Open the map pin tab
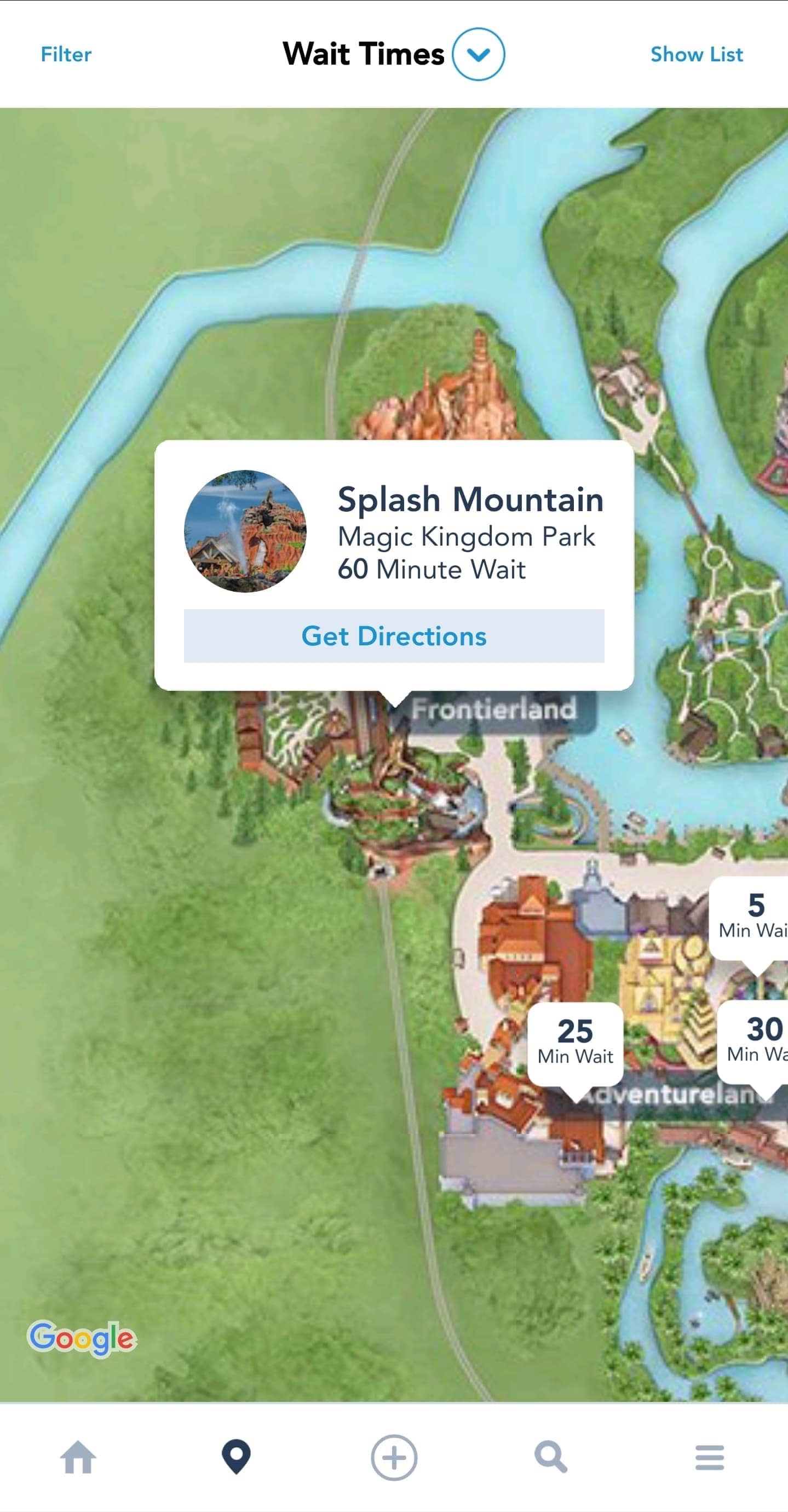The width and height of the screenshot is (788, 1512). (236, 1457)
